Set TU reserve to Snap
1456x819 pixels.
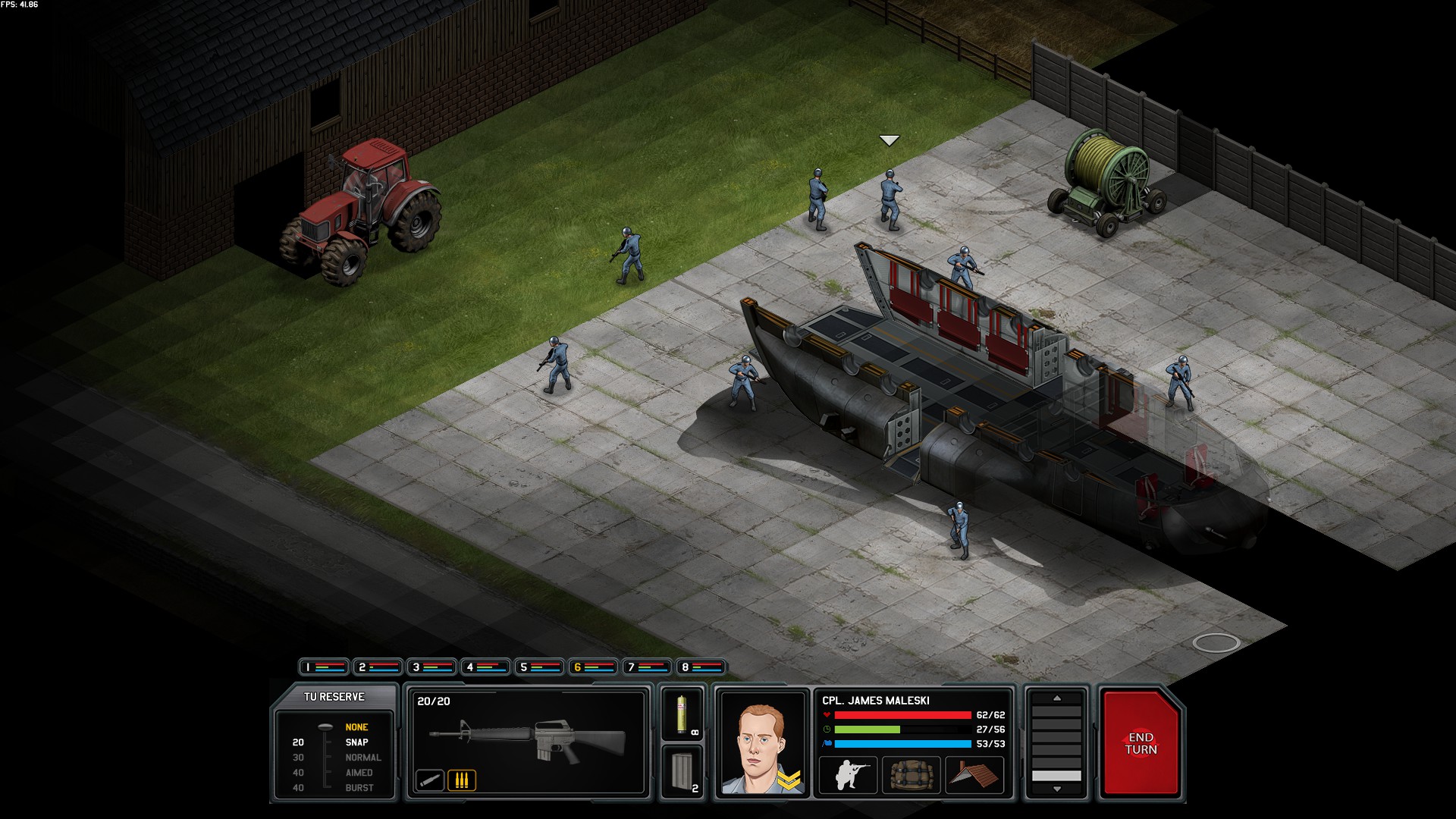[356, 742]
